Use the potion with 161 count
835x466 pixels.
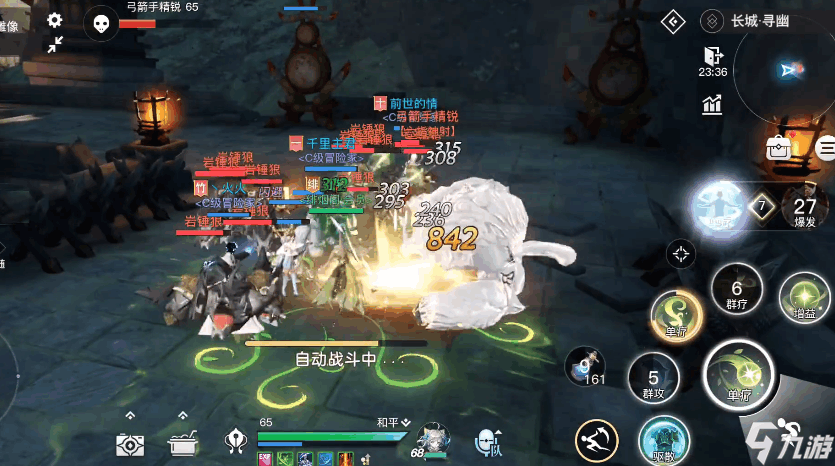tap(585, 368)
